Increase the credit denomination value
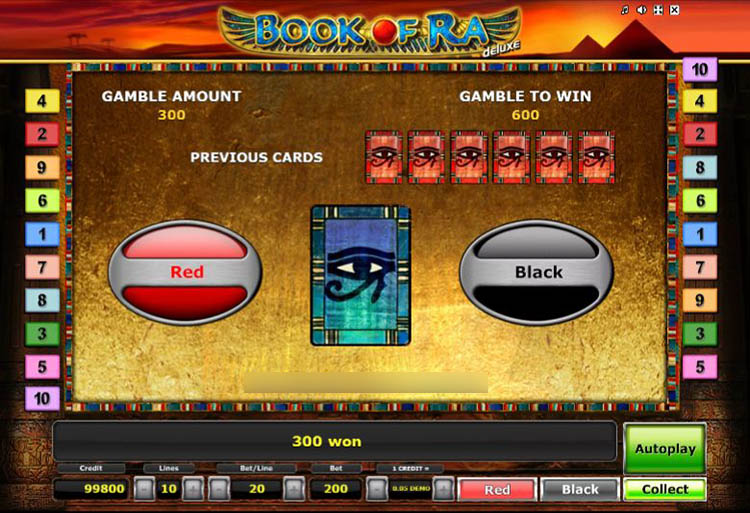 443,490
